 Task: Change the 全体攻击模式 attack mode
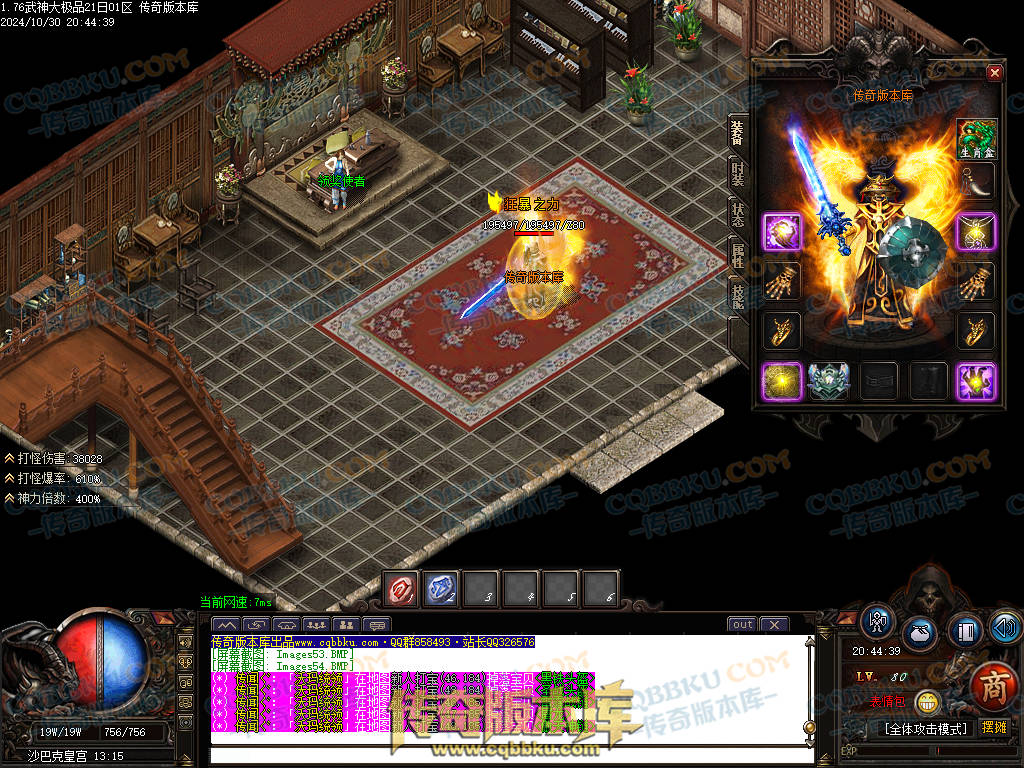tap(925, 728)
